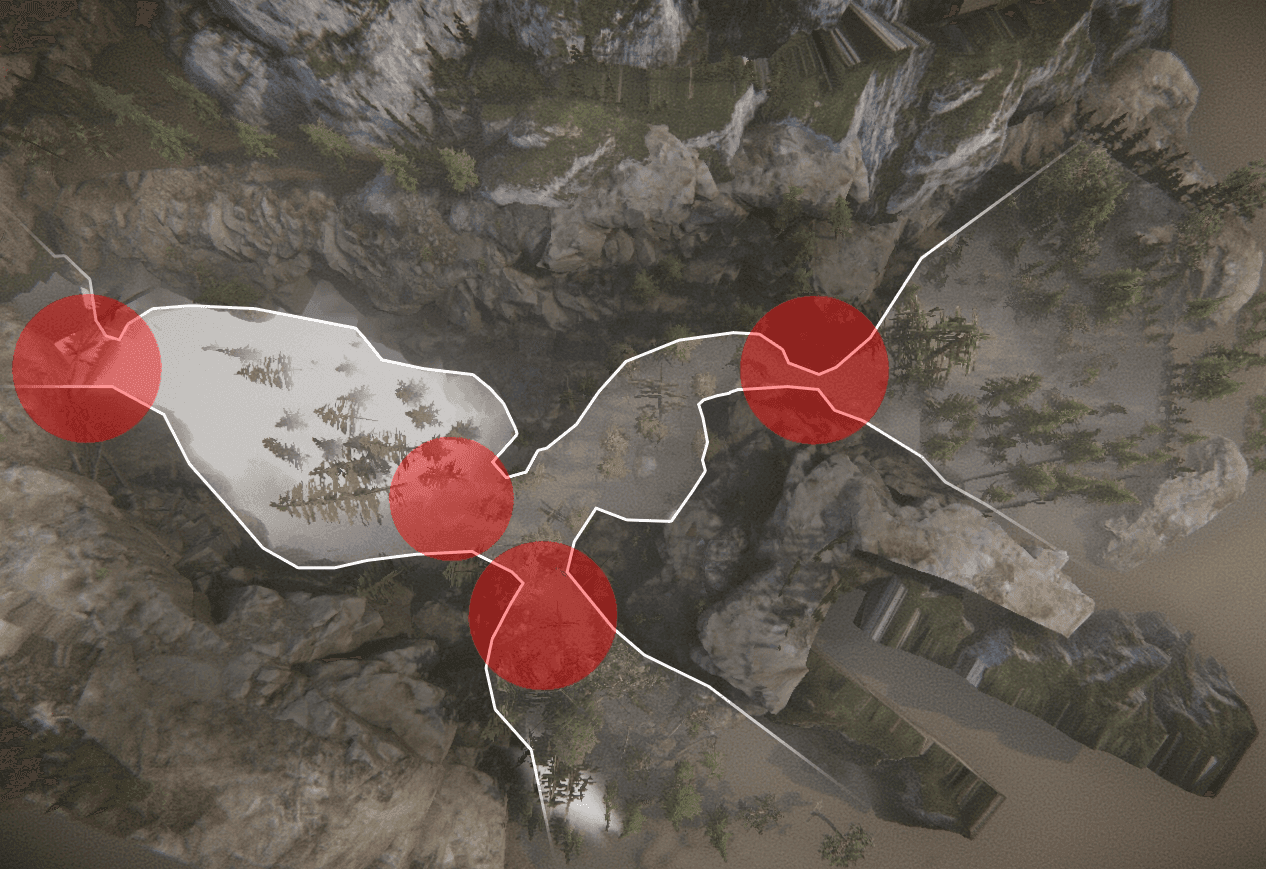Image resolution: width=1266 pixels, height=869 pixels.
Task: Choose the rightmost red circle marker
Action: [x=814, y=369]
